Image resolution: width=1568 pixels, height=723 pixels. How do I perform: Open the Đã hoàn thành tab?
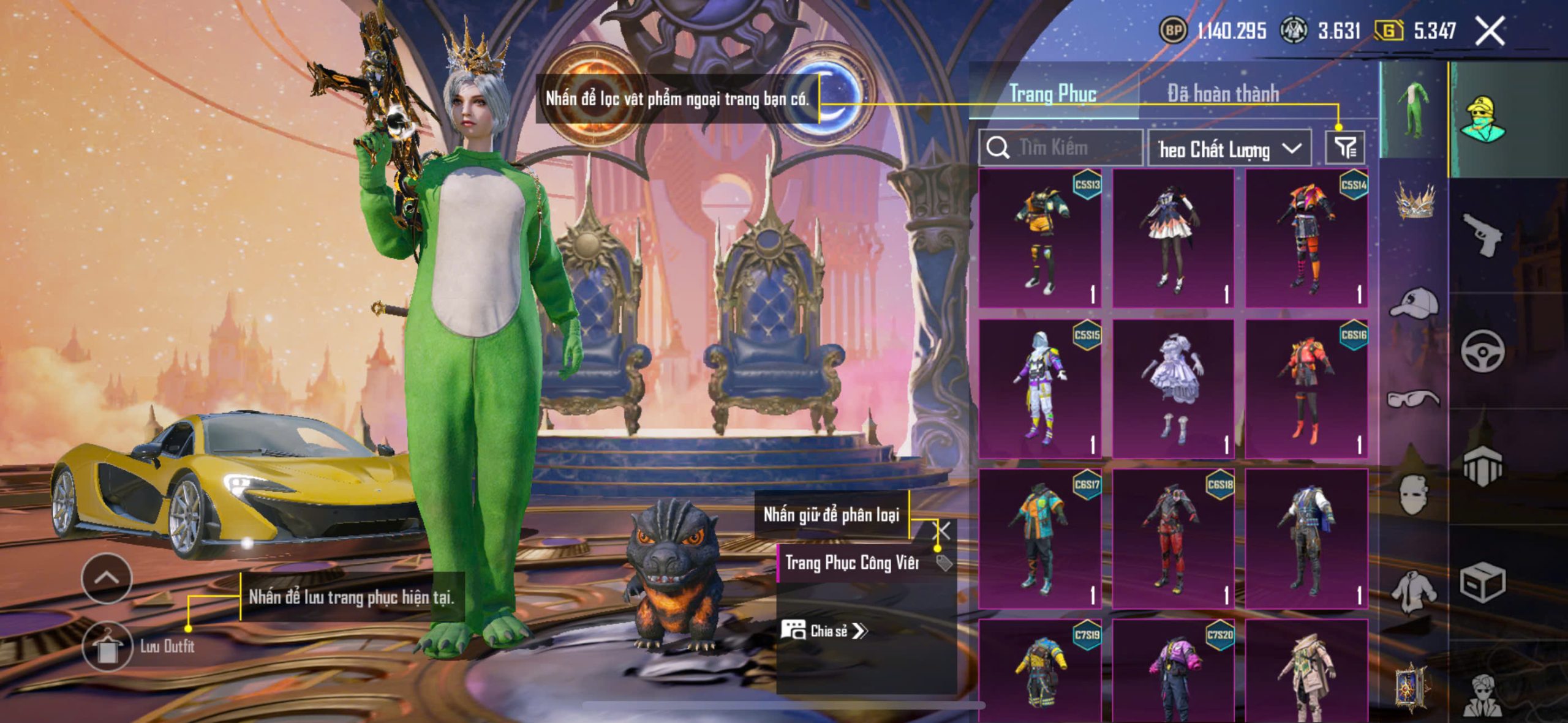pyautogui.click(x=1223, y=94)
